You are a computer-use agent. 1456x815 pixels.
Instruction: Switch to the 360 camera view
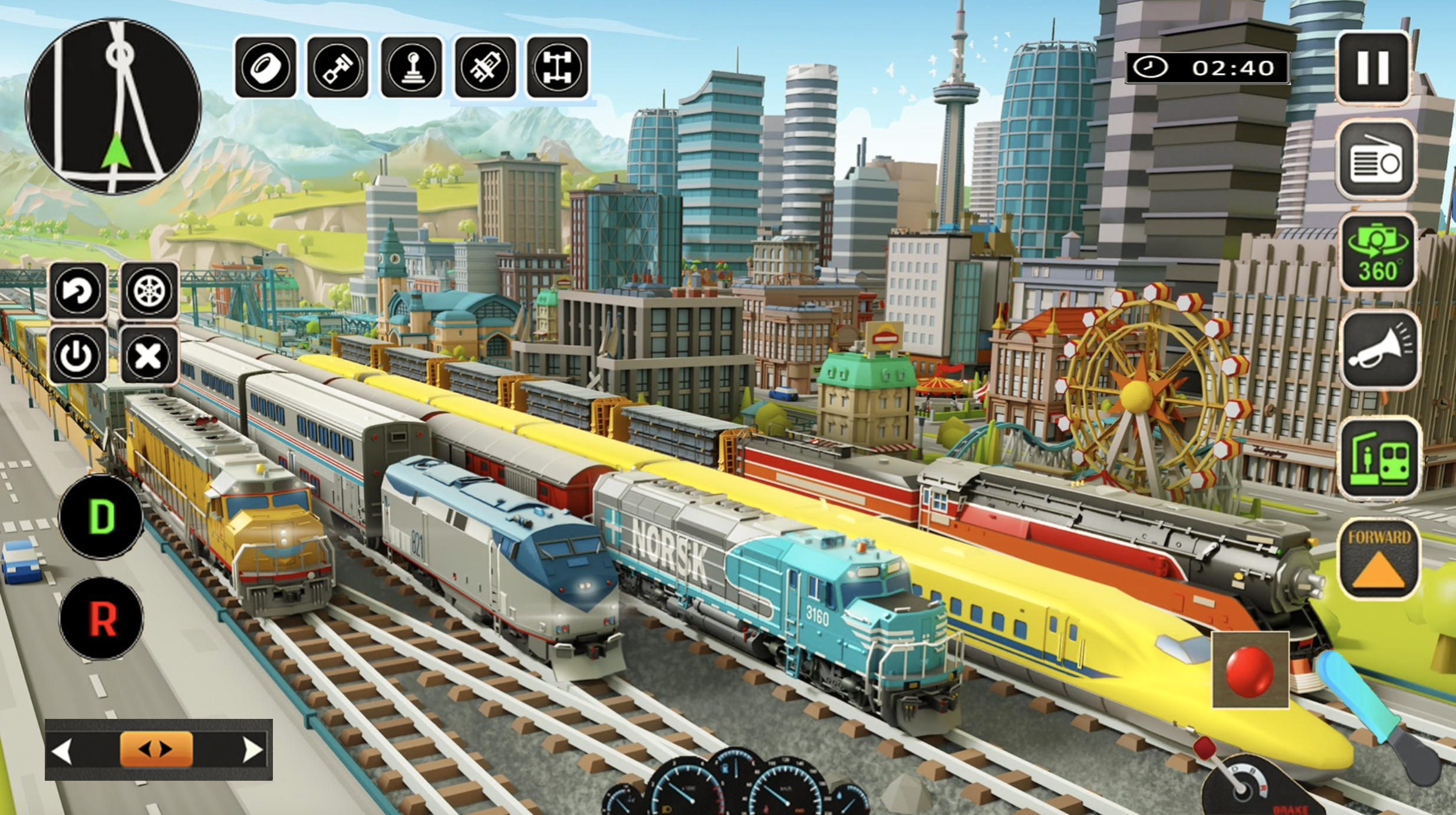tap(1377, 253)
